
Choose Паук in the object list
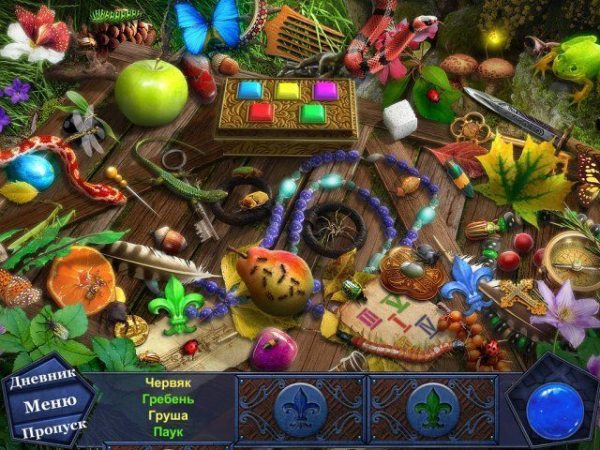(x=168, y=431)
